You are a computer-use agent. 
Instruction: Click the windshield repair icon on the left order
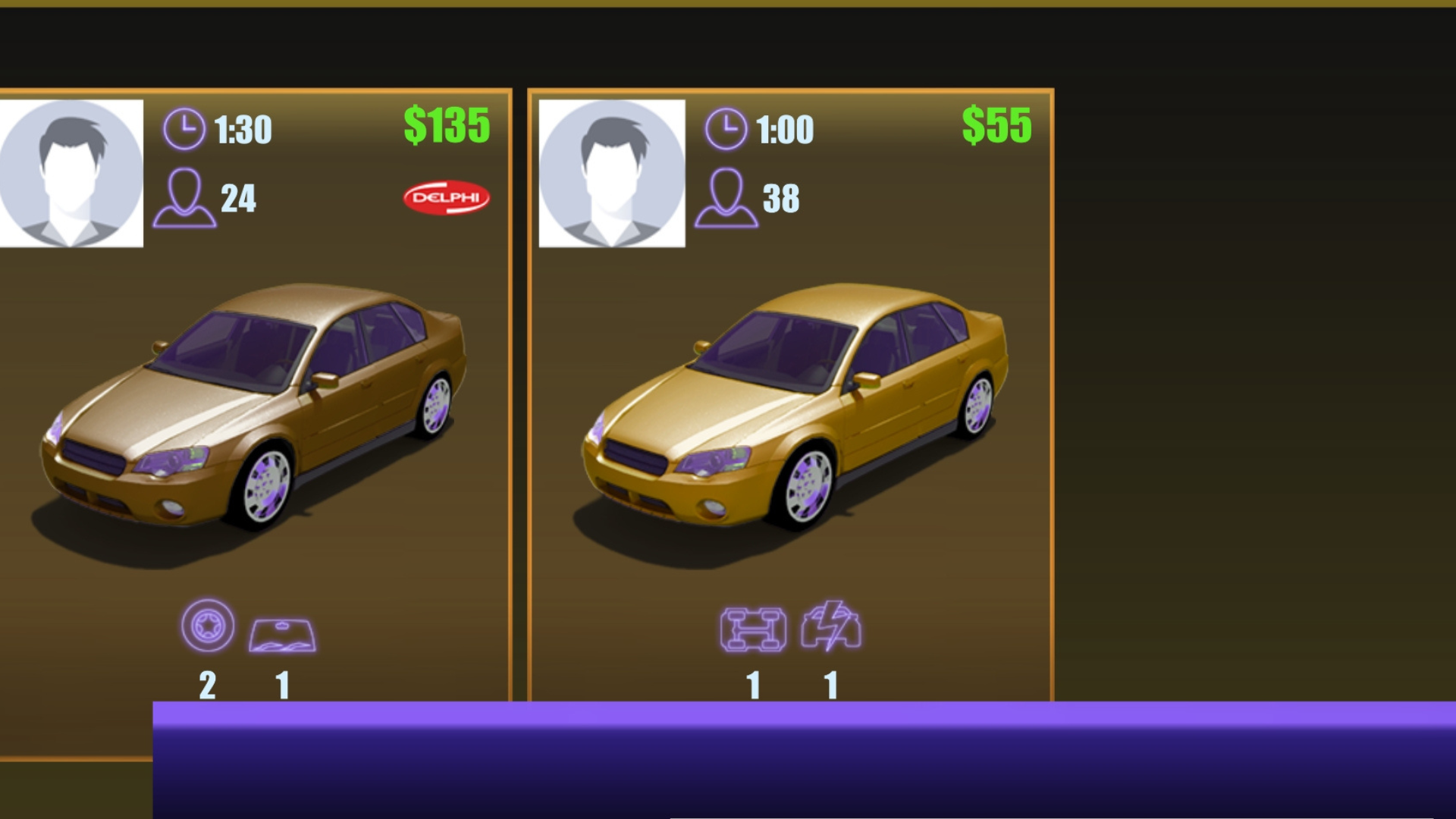pyautogui.click(x=282, y=637)
